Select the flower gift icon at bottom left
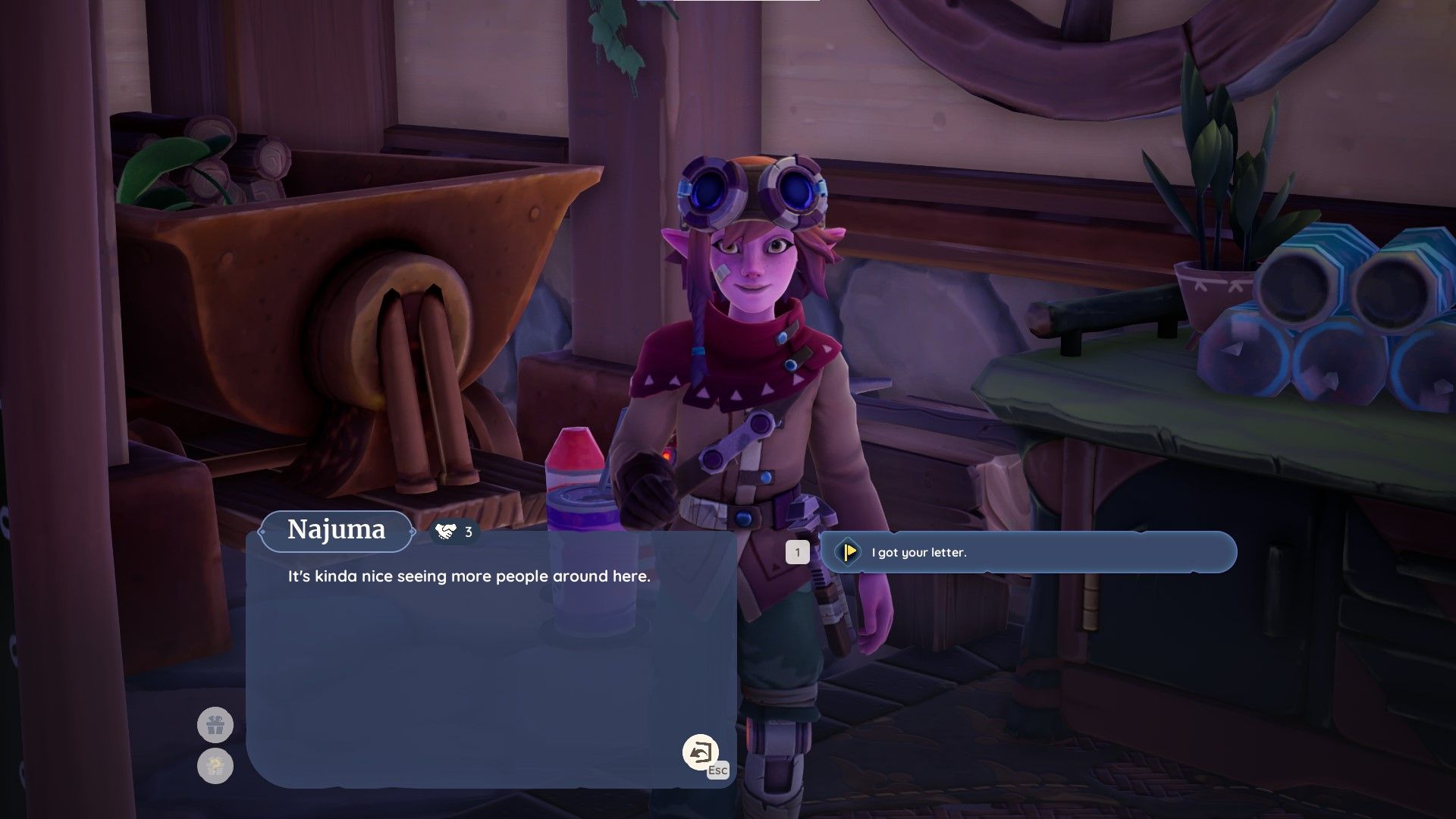This screenshot has height=819, width=1456. pyautogui.click(x=216, y=767)
